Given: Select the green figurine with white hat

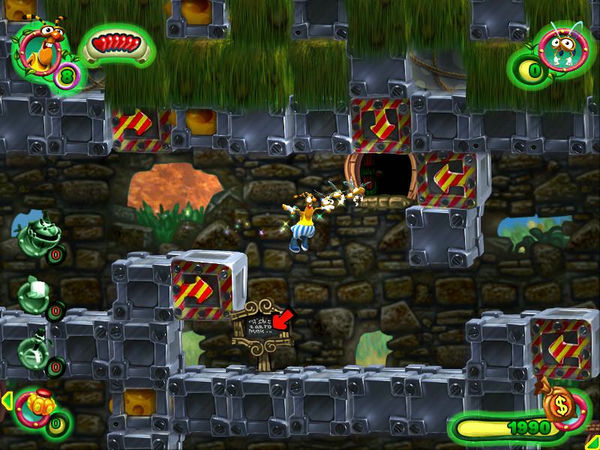Looking at the screenshot, I should [32, 294].
